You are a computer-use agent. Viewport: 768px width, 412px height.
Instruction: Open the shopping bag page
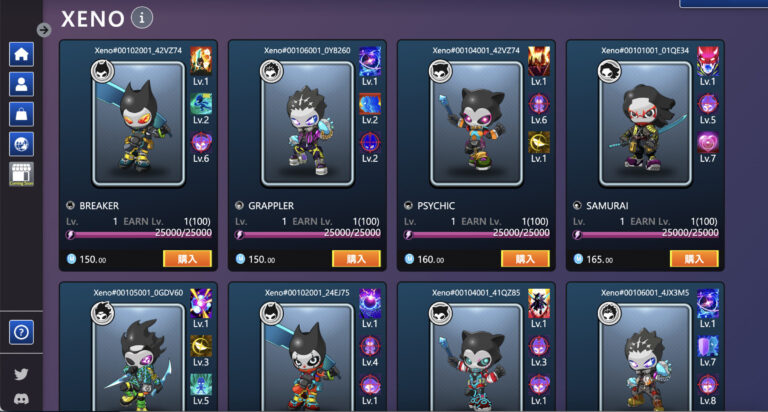pyautogui.click(x=21, y=114)
